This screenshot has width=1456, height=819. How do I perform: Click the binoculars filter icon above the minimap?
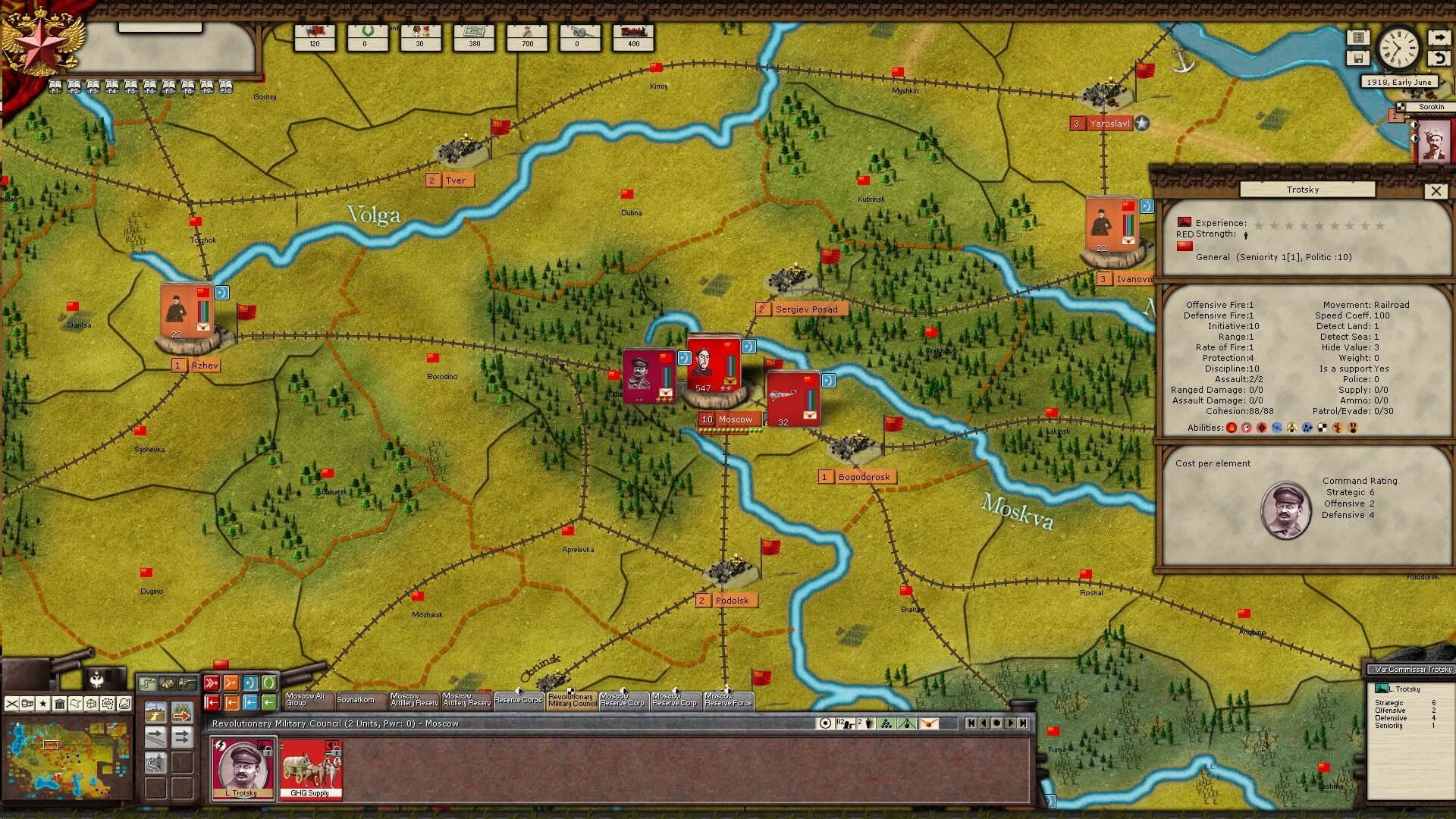click(27, 704)
